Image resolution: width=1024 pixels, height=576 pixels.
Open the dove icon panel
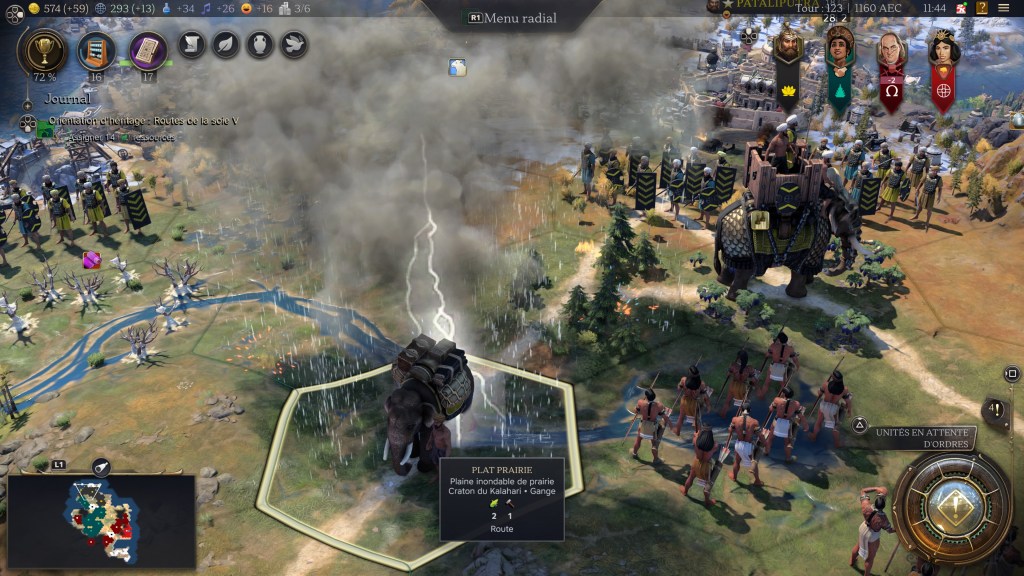coord(294,45)
